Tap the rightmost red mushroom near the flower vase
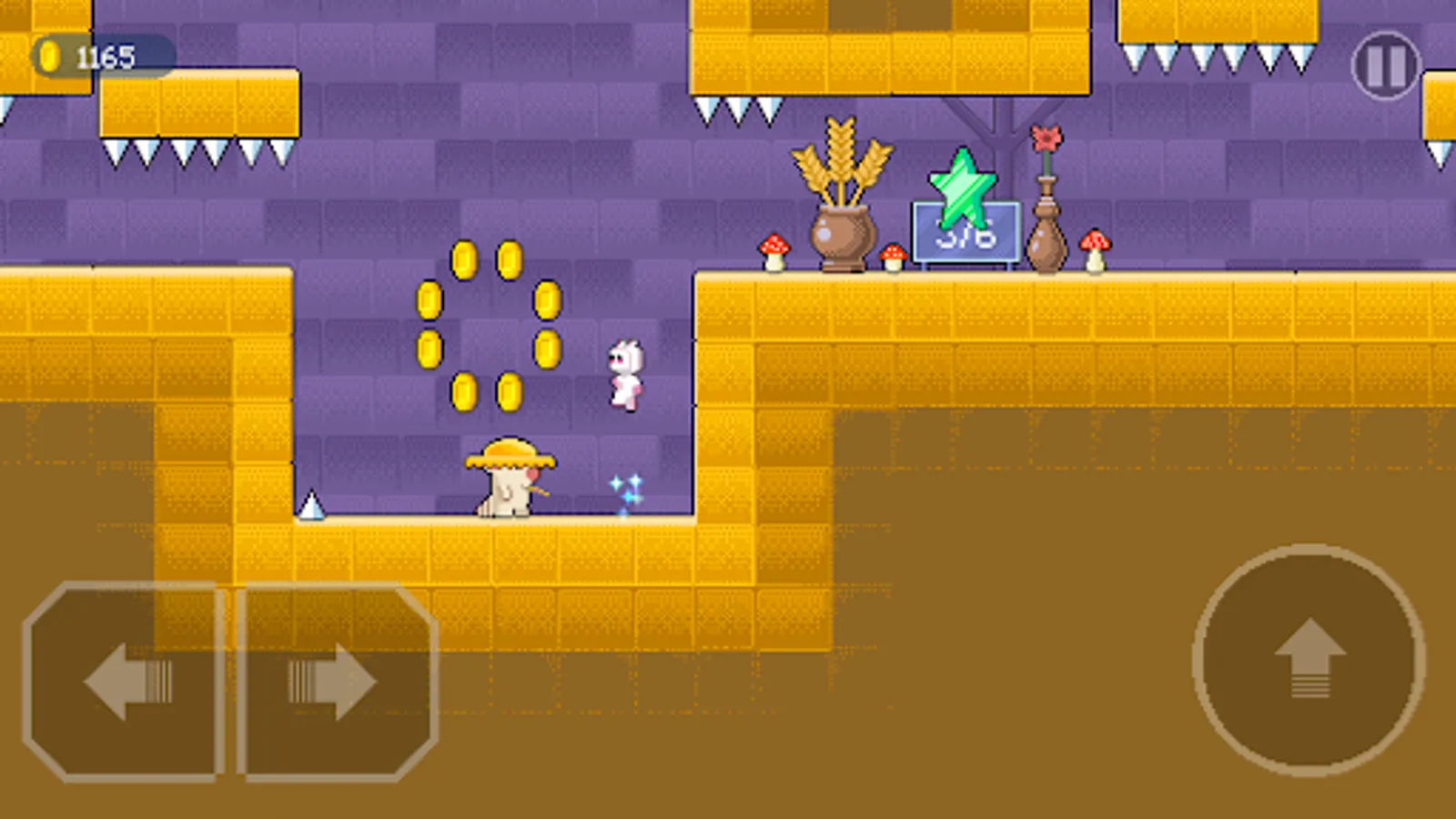The image size is (1456, 819). pyautogui.click(x=1095, y=248)
